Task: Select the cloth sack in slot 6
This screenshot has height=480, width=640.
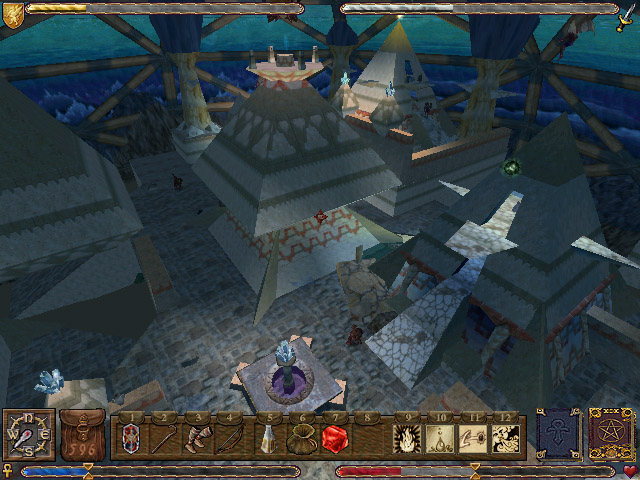Action: click(x=302, y=437)
